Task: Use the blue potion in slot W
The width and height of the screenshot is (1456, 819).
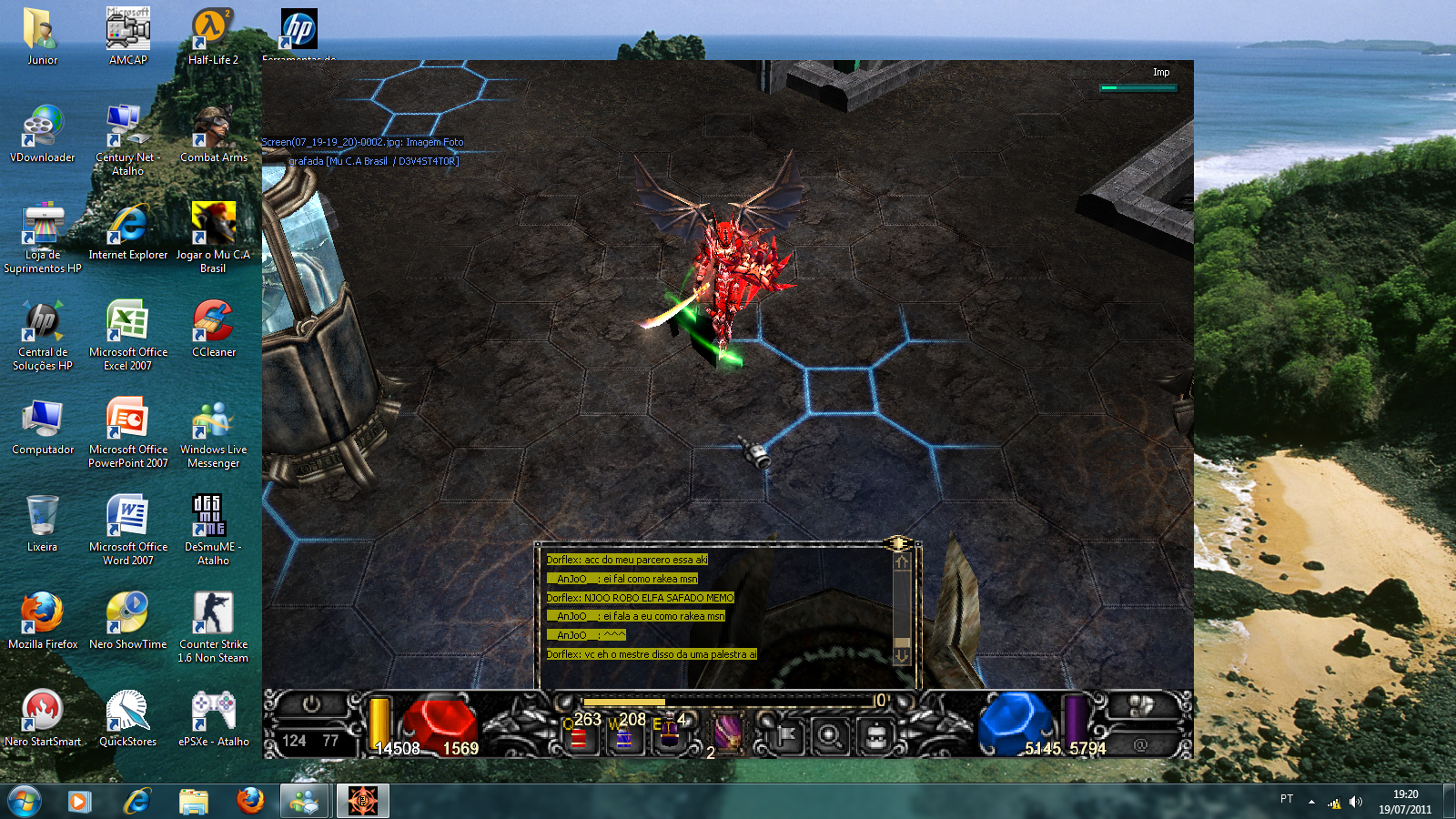Action: (624, 735)
